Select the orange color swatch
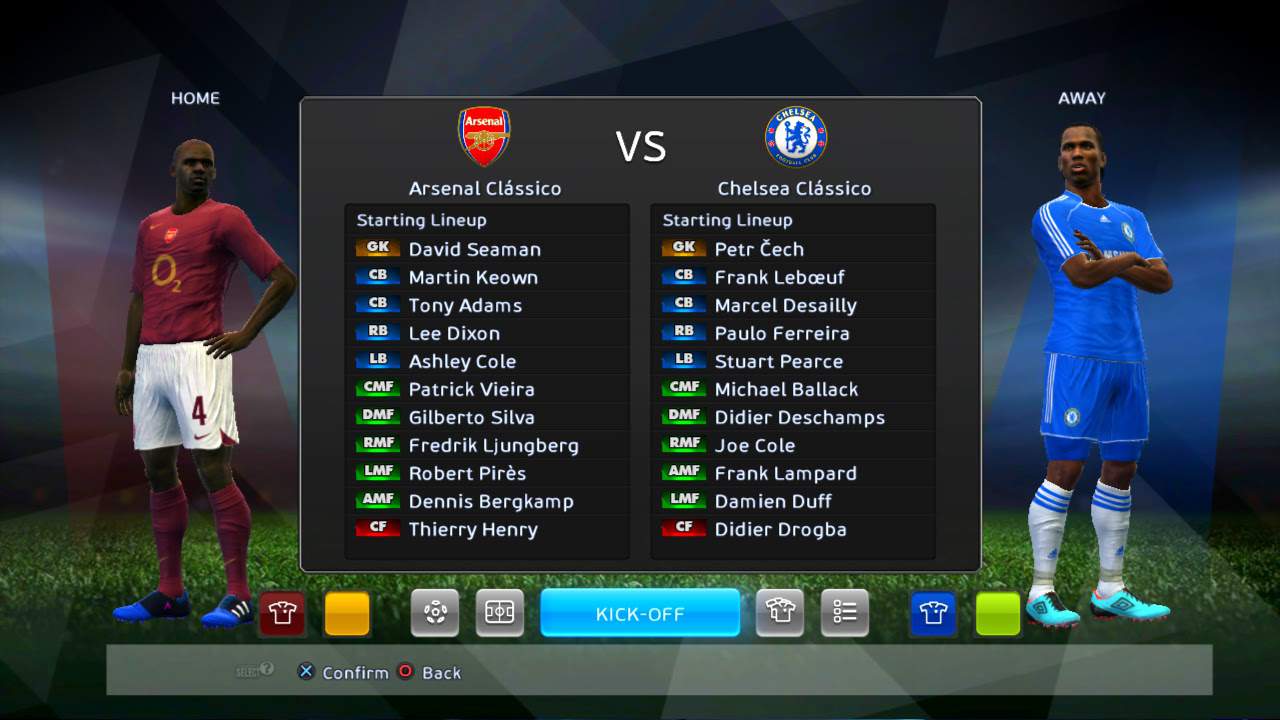1280x720 pixels. coord(347,613)
